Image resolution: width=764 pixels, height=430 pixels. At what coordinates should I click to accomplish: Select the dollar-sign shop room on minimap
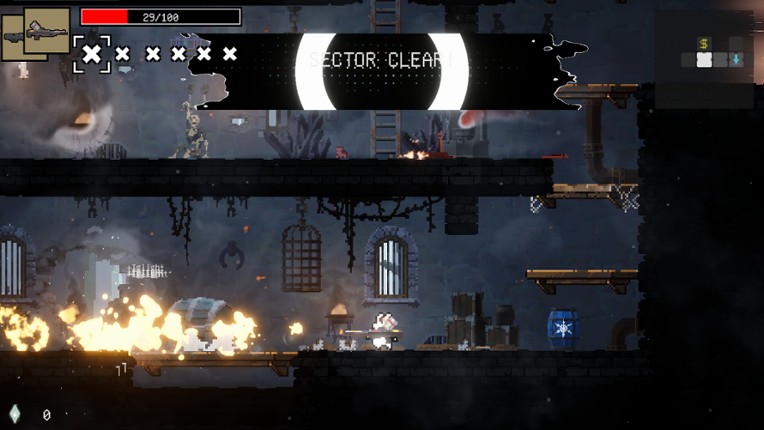click(704, 44)
